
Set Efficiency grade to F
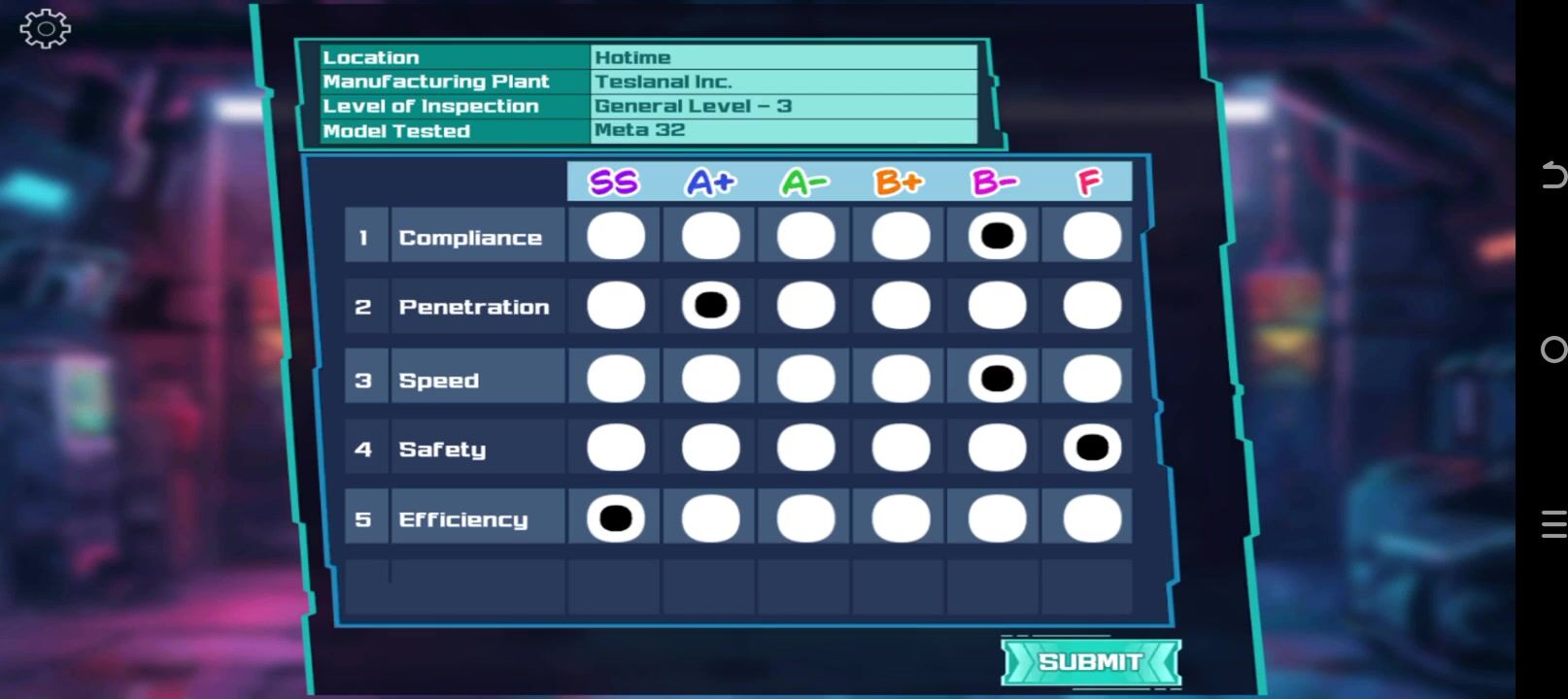coord(1091,518)
